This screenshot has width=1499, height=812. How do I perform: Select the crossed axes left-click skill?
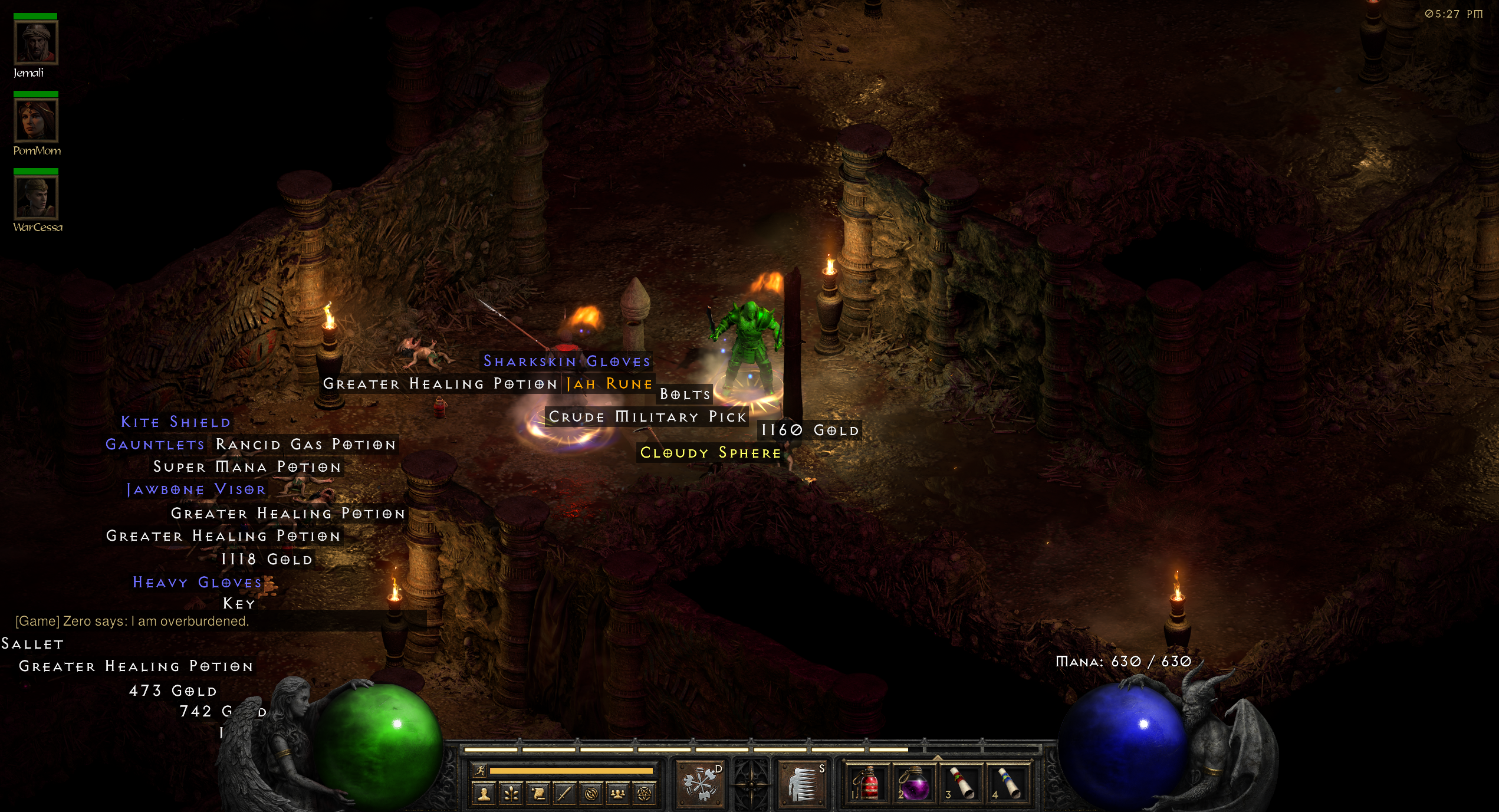pos(701,784)
